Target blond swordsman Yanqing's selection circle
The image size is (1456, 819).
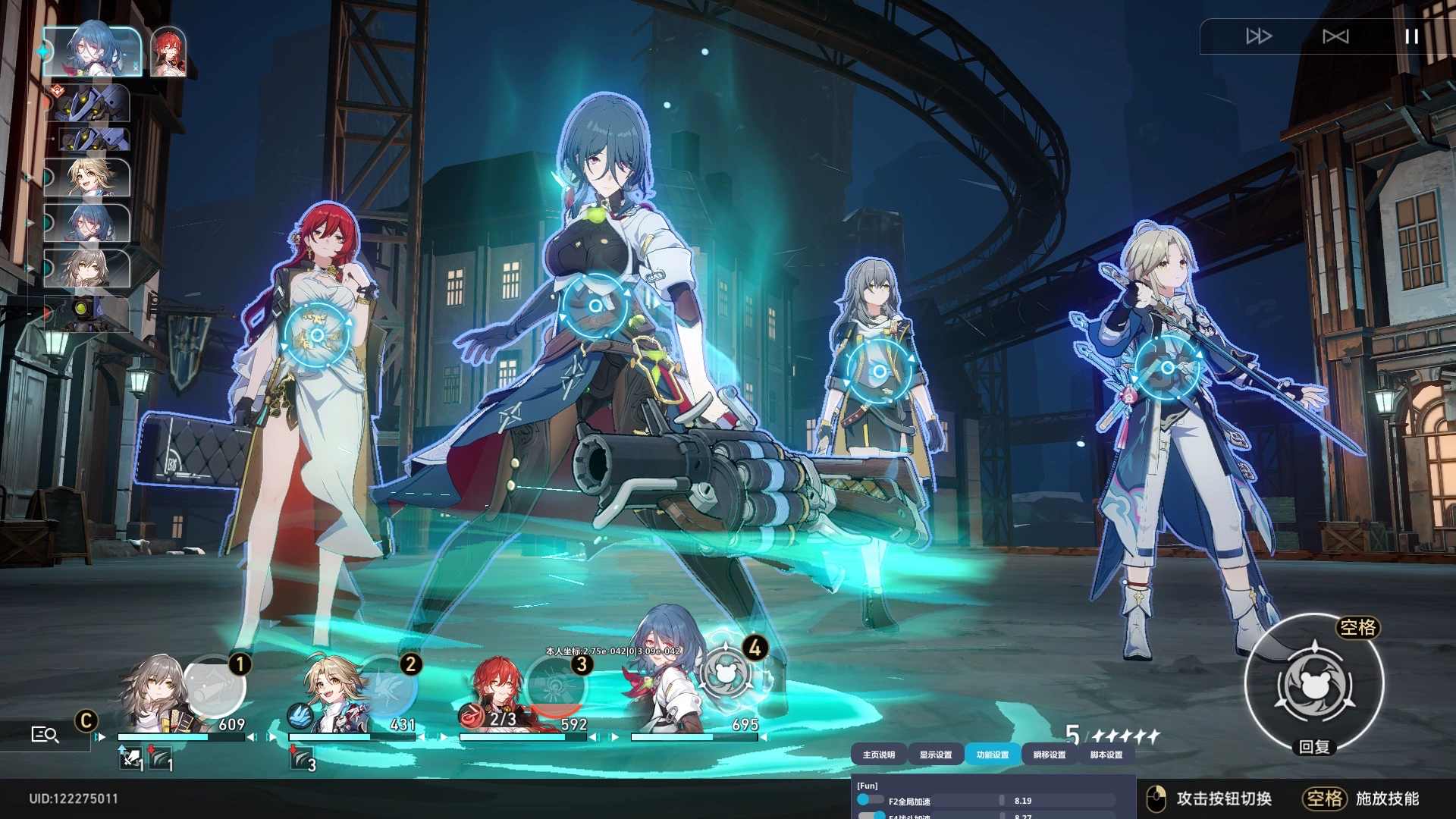click(x=1167, y=368)
